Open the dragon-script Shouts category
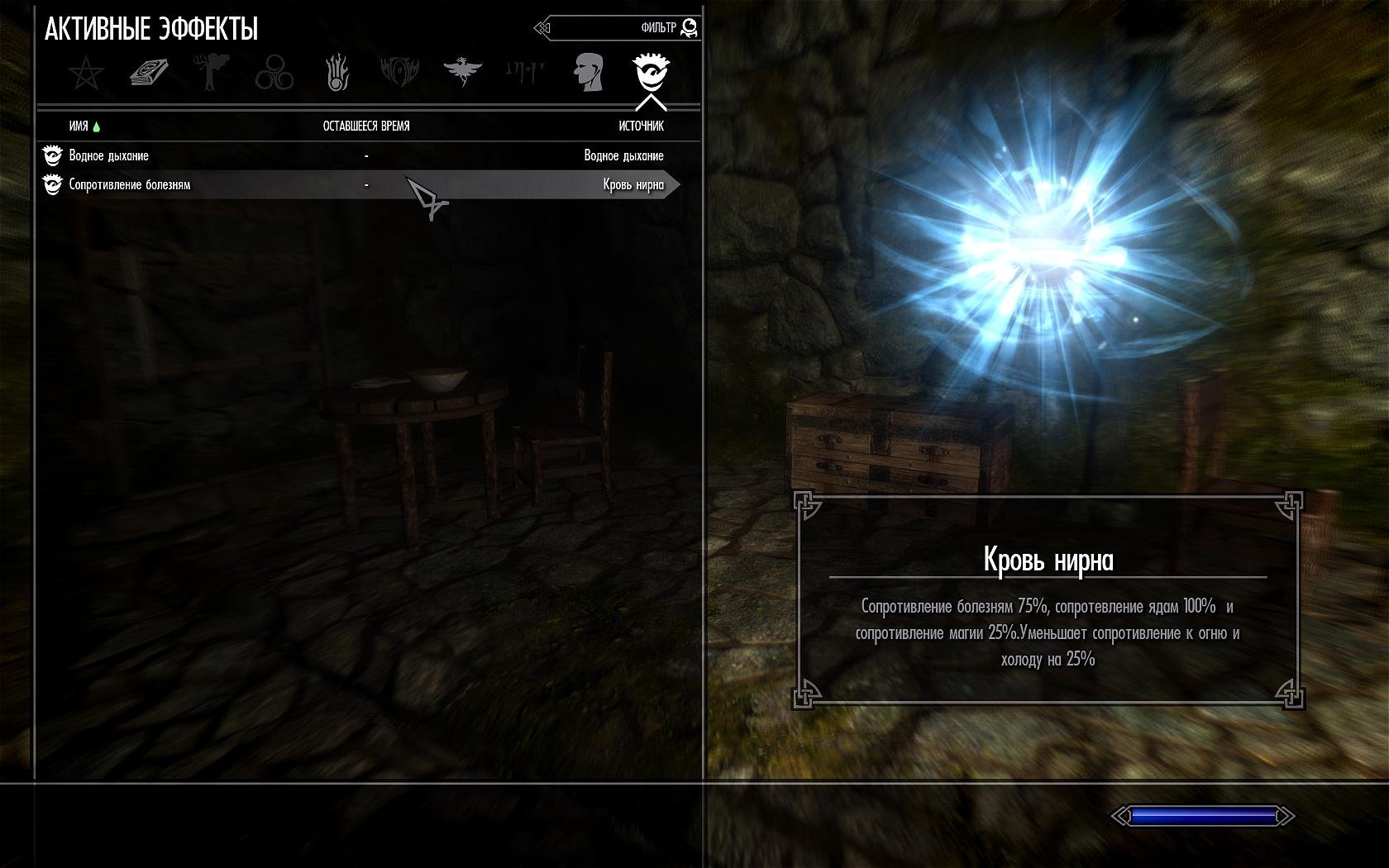The image size is (1389, 868). coord(525,73)
